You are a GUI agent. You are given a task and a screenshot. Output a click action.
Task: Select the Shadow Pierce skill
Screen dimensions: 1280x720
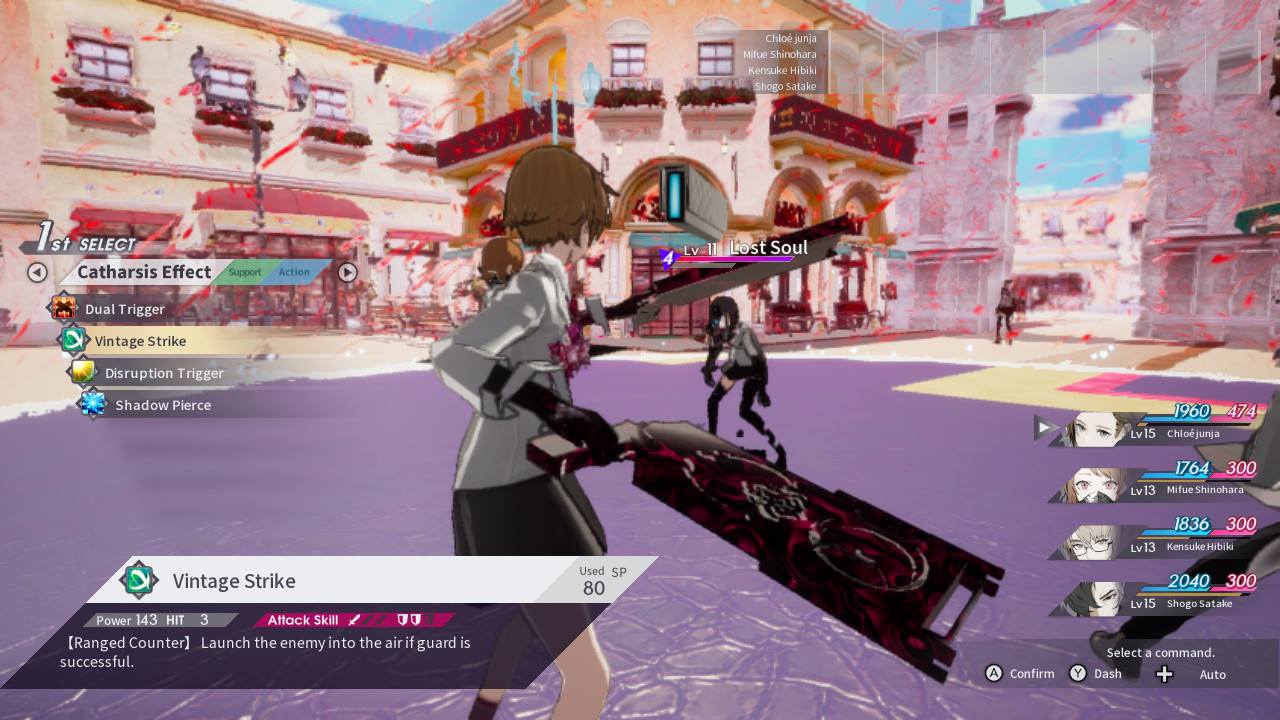click(x=162, y=405)
